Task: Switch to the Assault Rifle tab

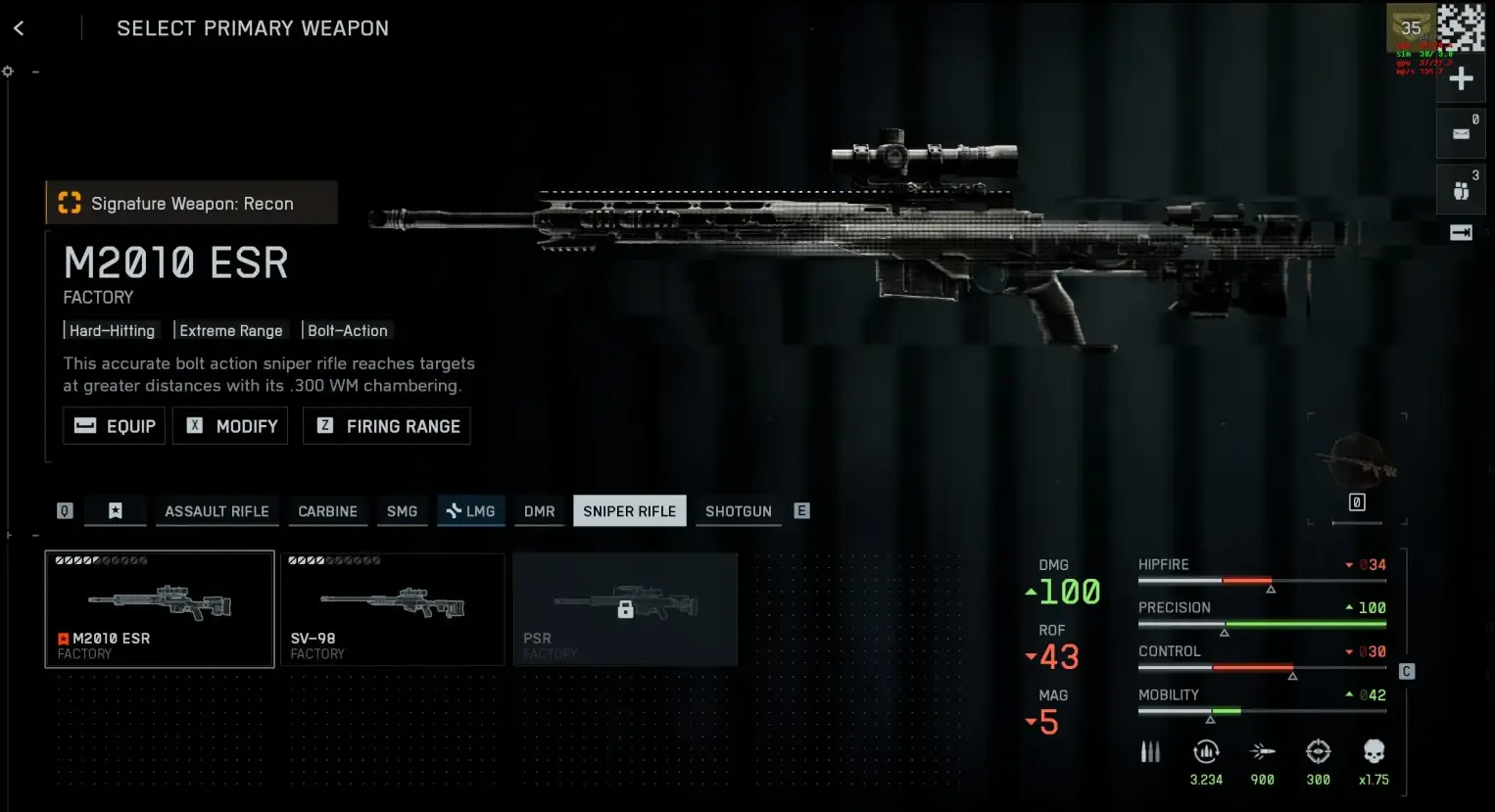Action: tap(217, 511)
